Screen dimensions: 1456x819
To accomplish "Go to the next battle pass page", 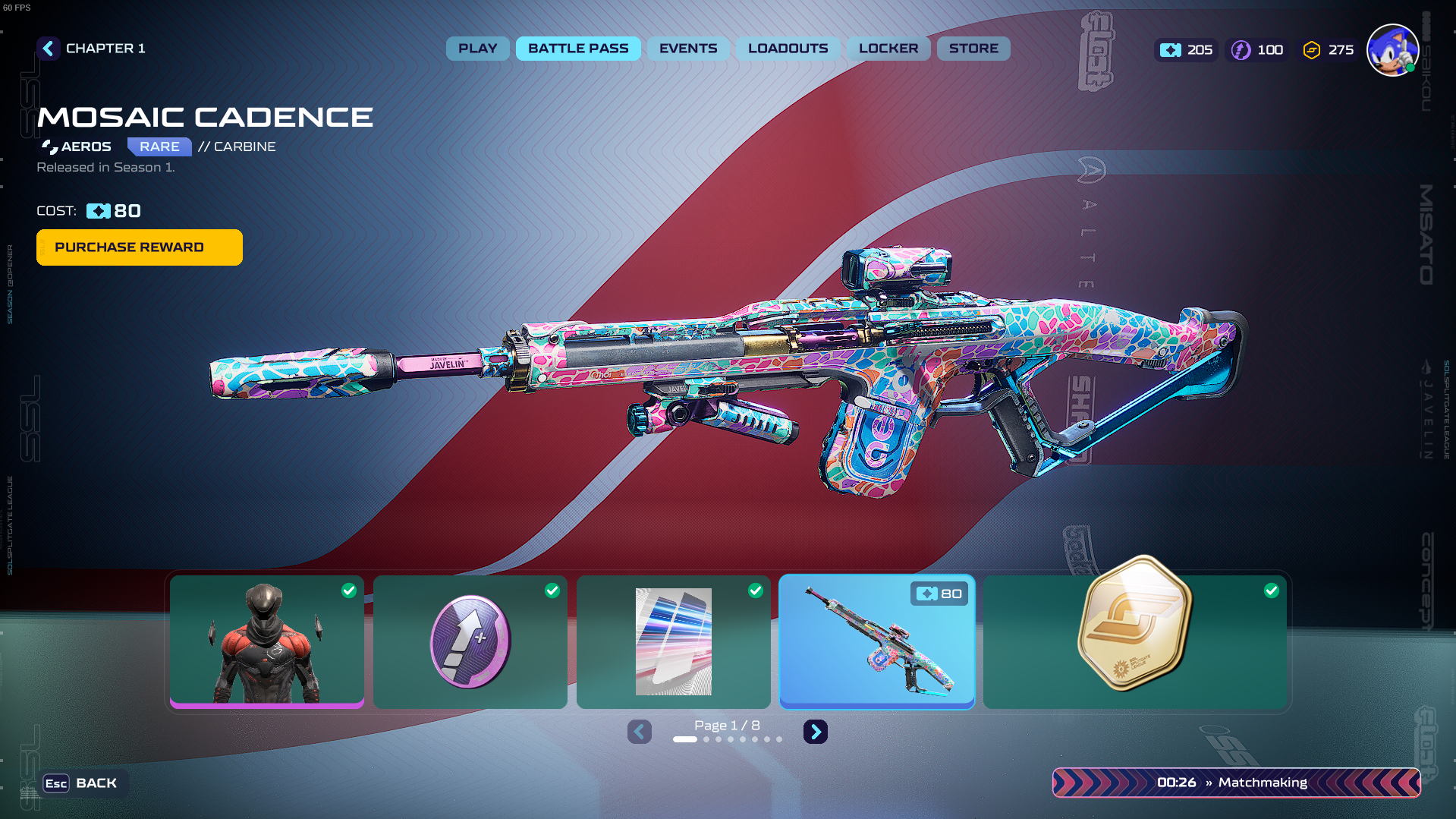I will 816,732.
